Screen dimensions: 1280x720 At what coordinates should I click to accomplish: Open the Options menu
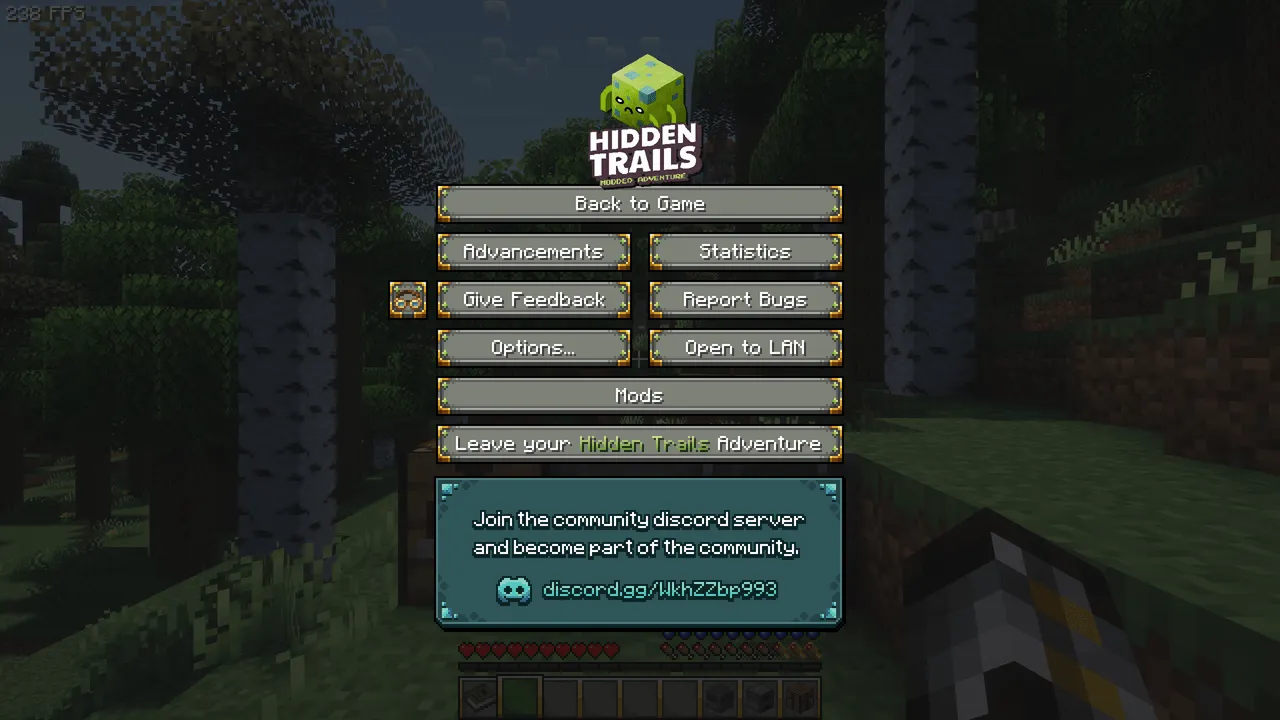533,347
